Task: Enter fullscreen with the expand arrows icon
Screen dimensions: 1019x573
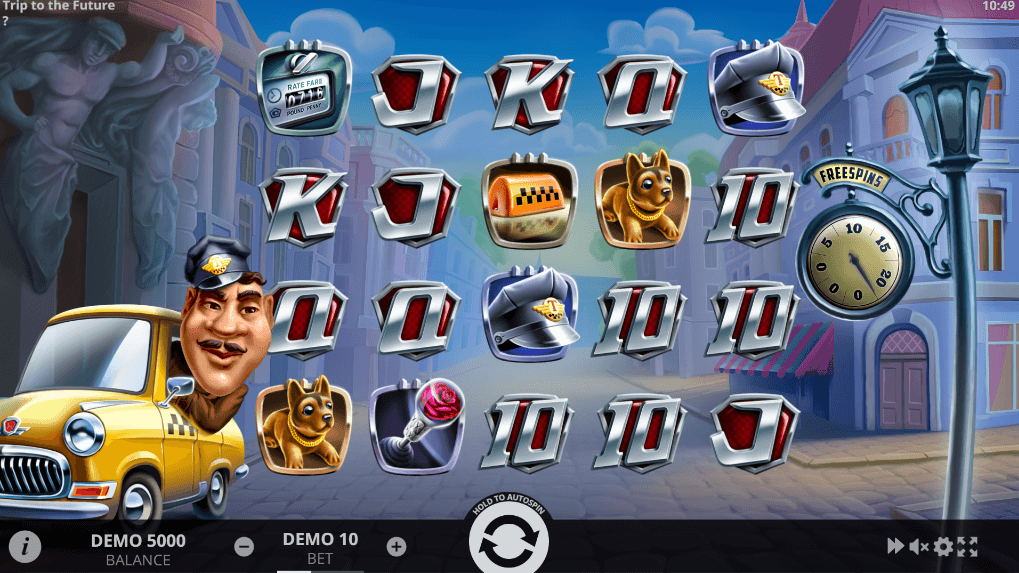Action: (967, 546)
